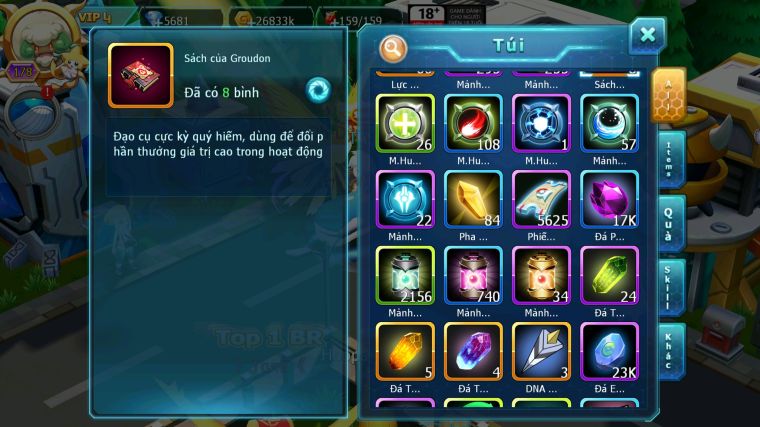The image size is (760, 427).
Task: Choose the DNA arrowhead item
Action: [x=541, y=351]
